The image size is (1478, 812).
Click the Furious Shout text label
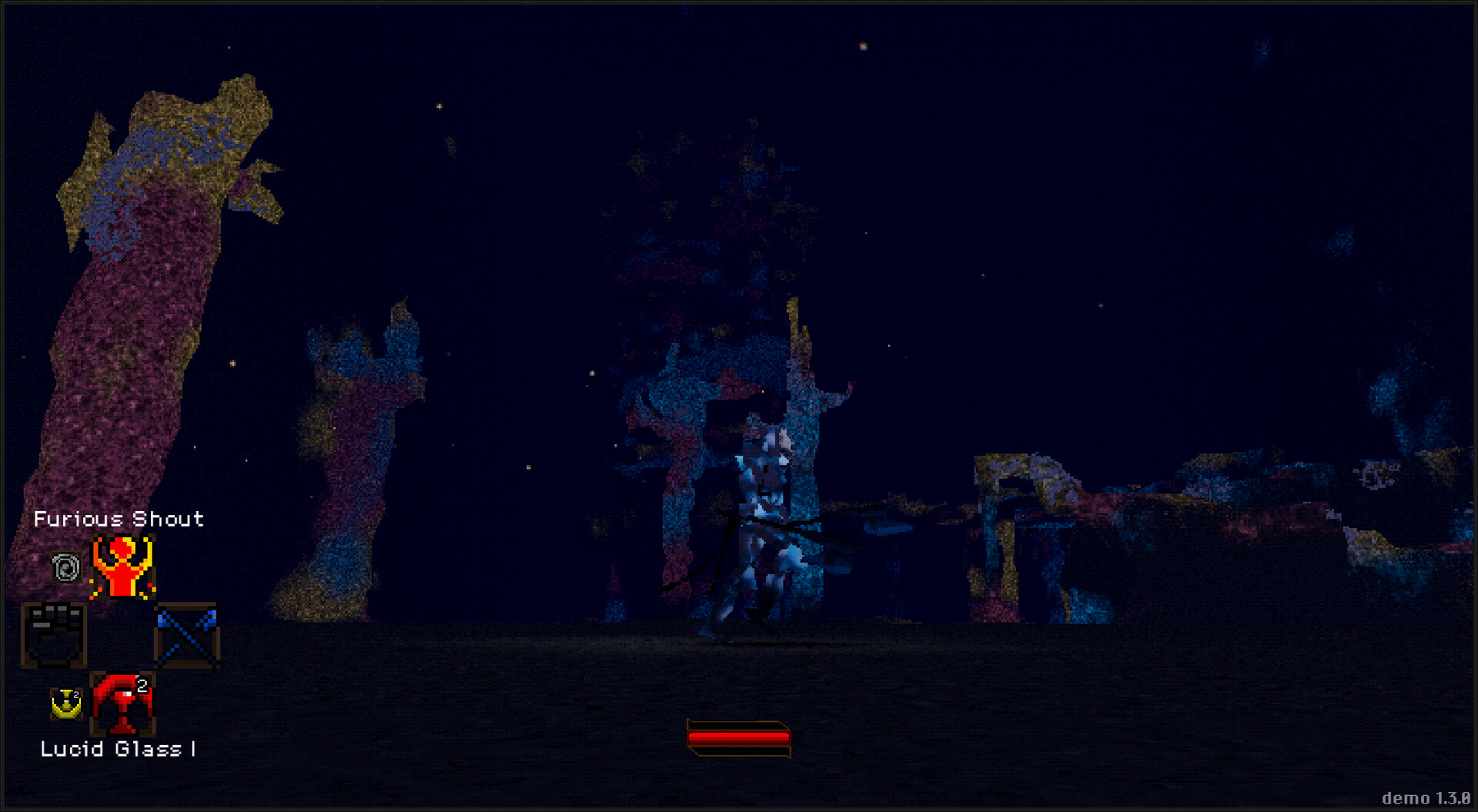(x=119, y=519)
